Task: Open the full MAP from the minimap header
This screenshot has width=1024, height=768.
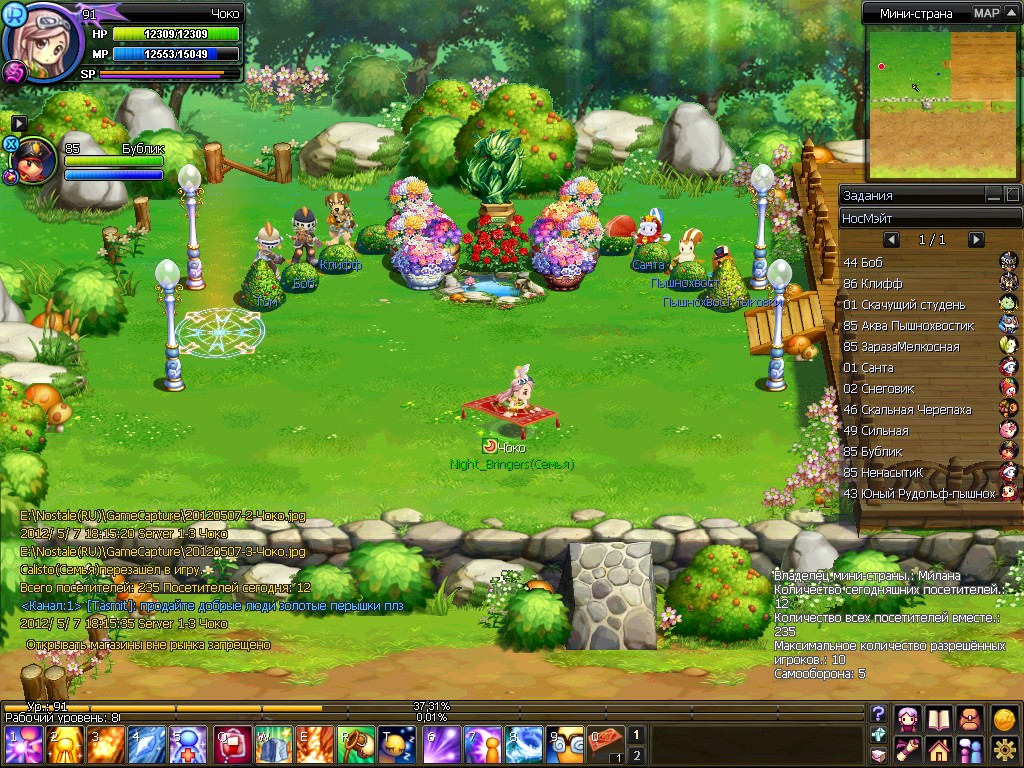Action: pyautogui.click(x=986, y=13)
